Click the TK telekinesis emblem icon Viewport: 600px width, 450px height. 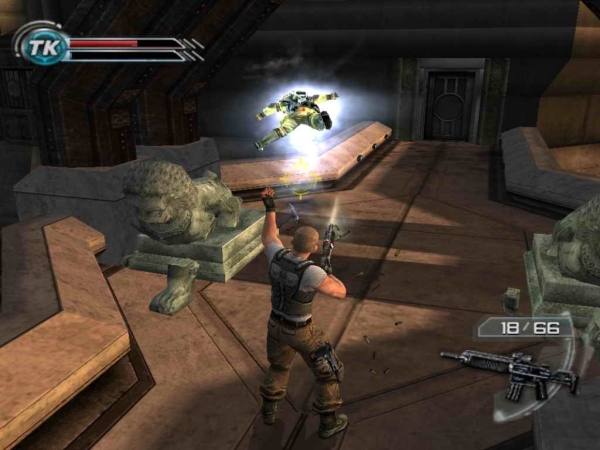coord(41,45)
